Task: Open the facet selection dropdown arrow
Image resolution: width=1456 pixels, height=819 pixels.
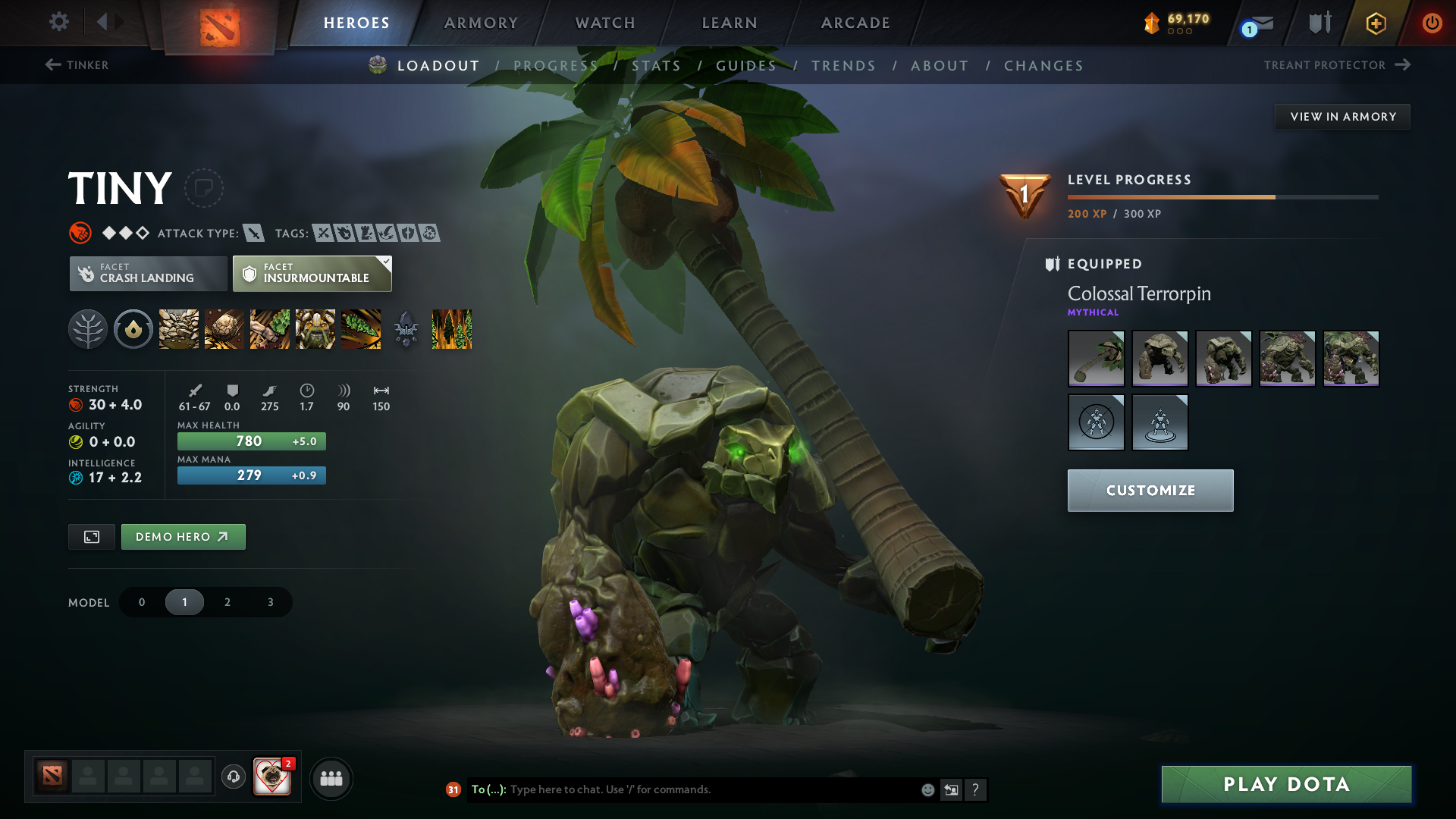Action: [x=386, y=261]
